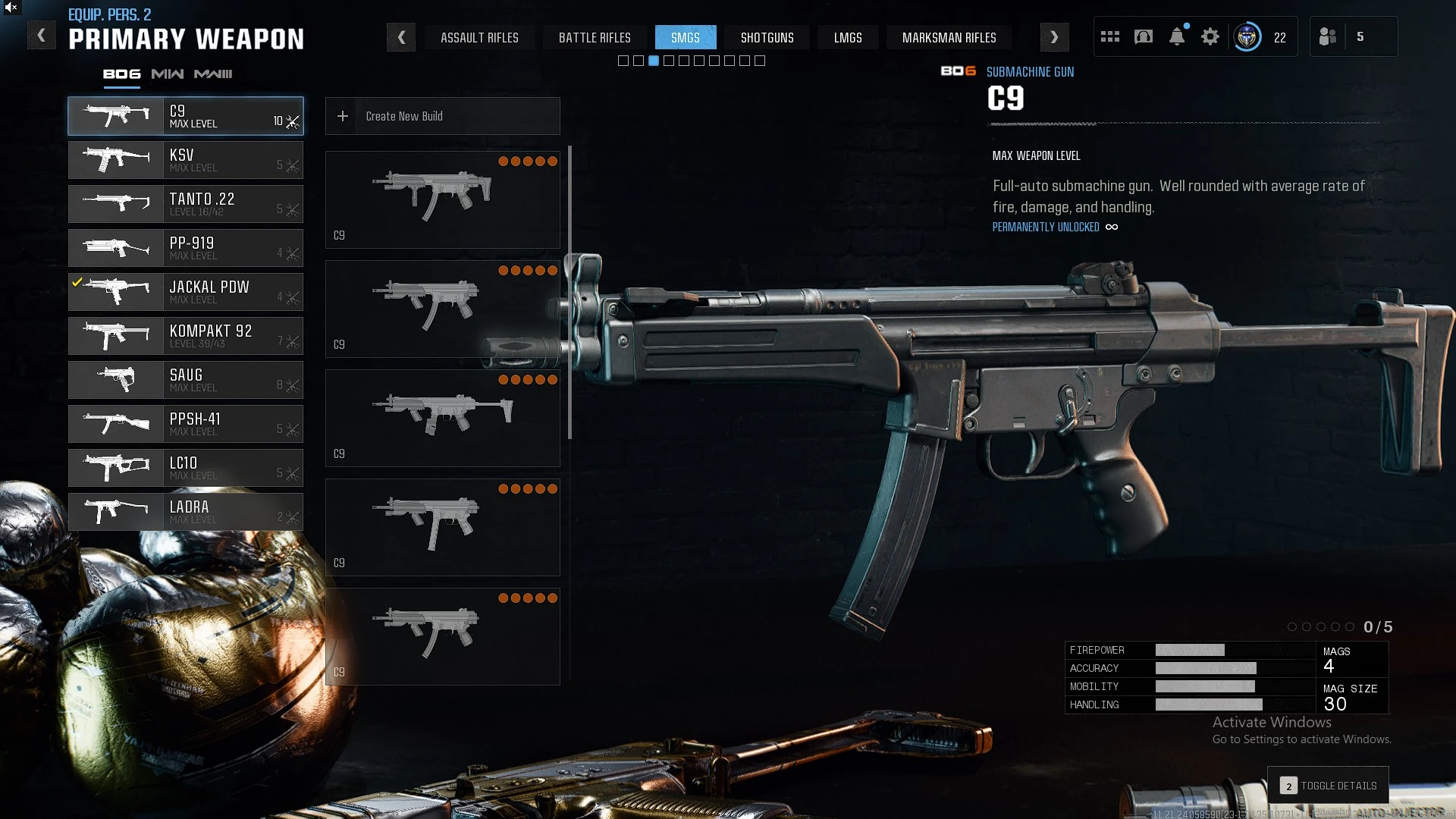Pick the PP-919 from the list
This screenshot has width=1456, height=819.
(186, 248)
